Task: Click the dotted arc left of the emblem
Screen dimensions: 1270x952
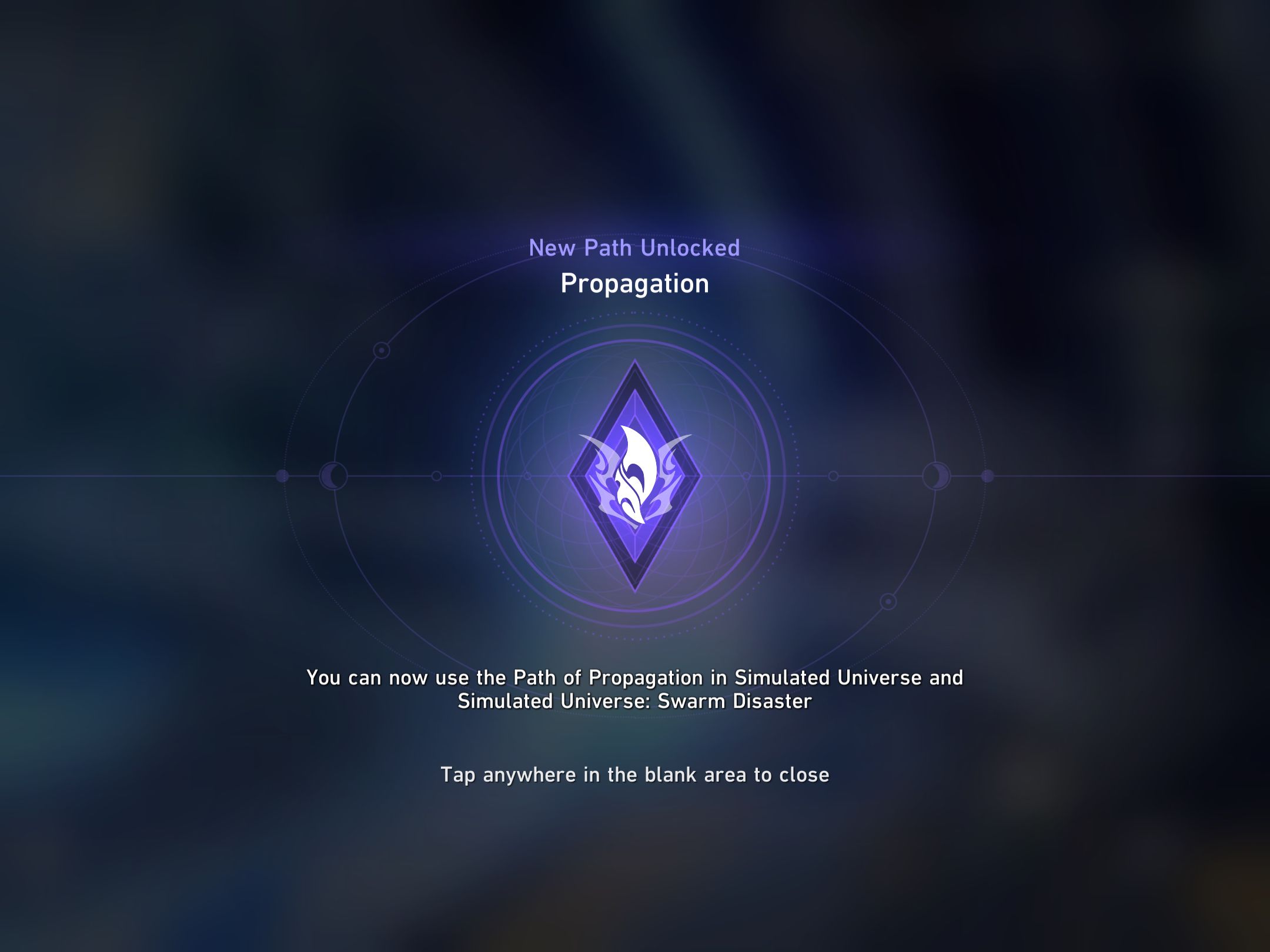Action: 473,476
